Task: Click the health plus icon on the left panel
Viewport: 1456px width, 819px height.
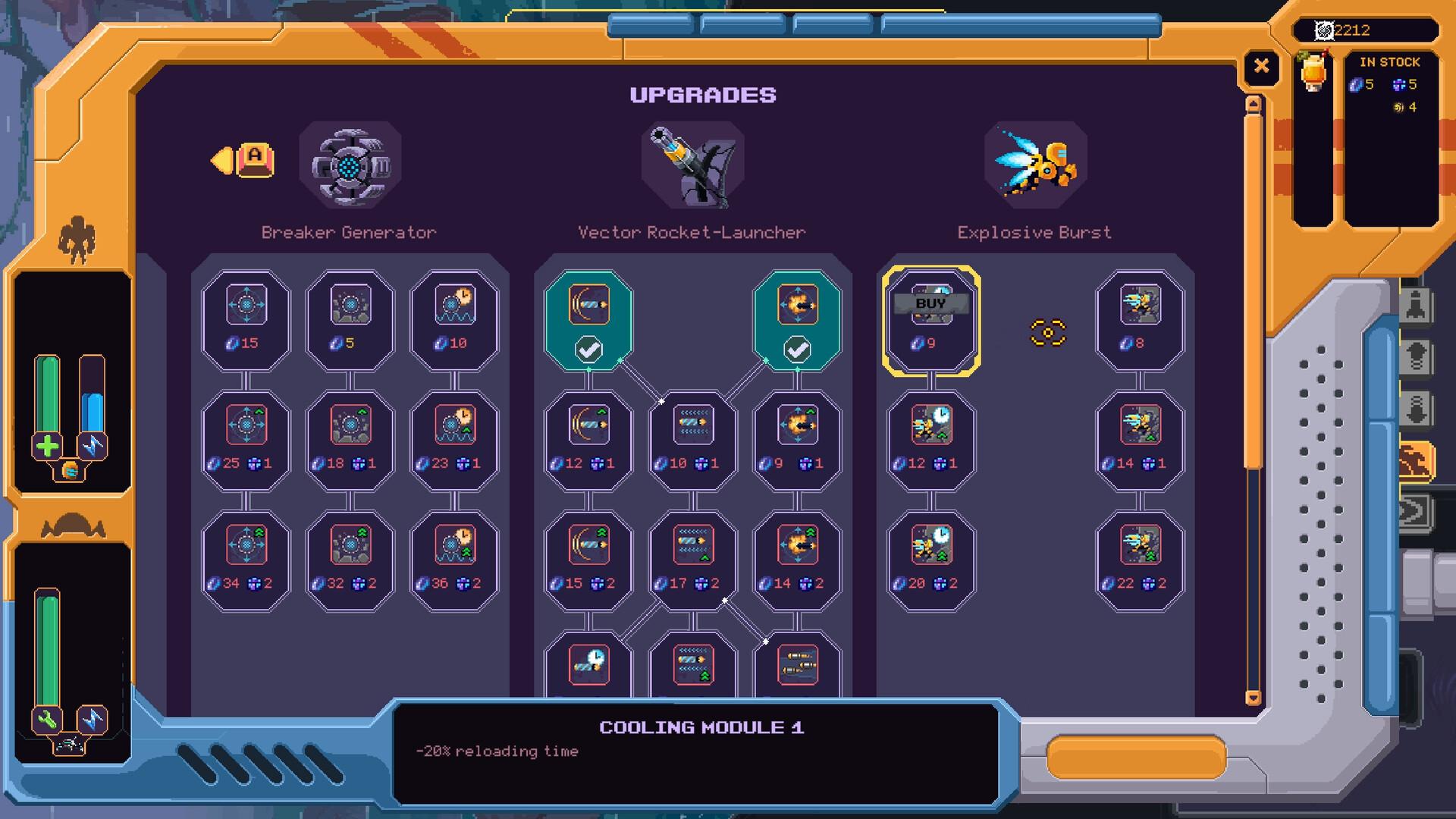Action: tap(47, 445)
